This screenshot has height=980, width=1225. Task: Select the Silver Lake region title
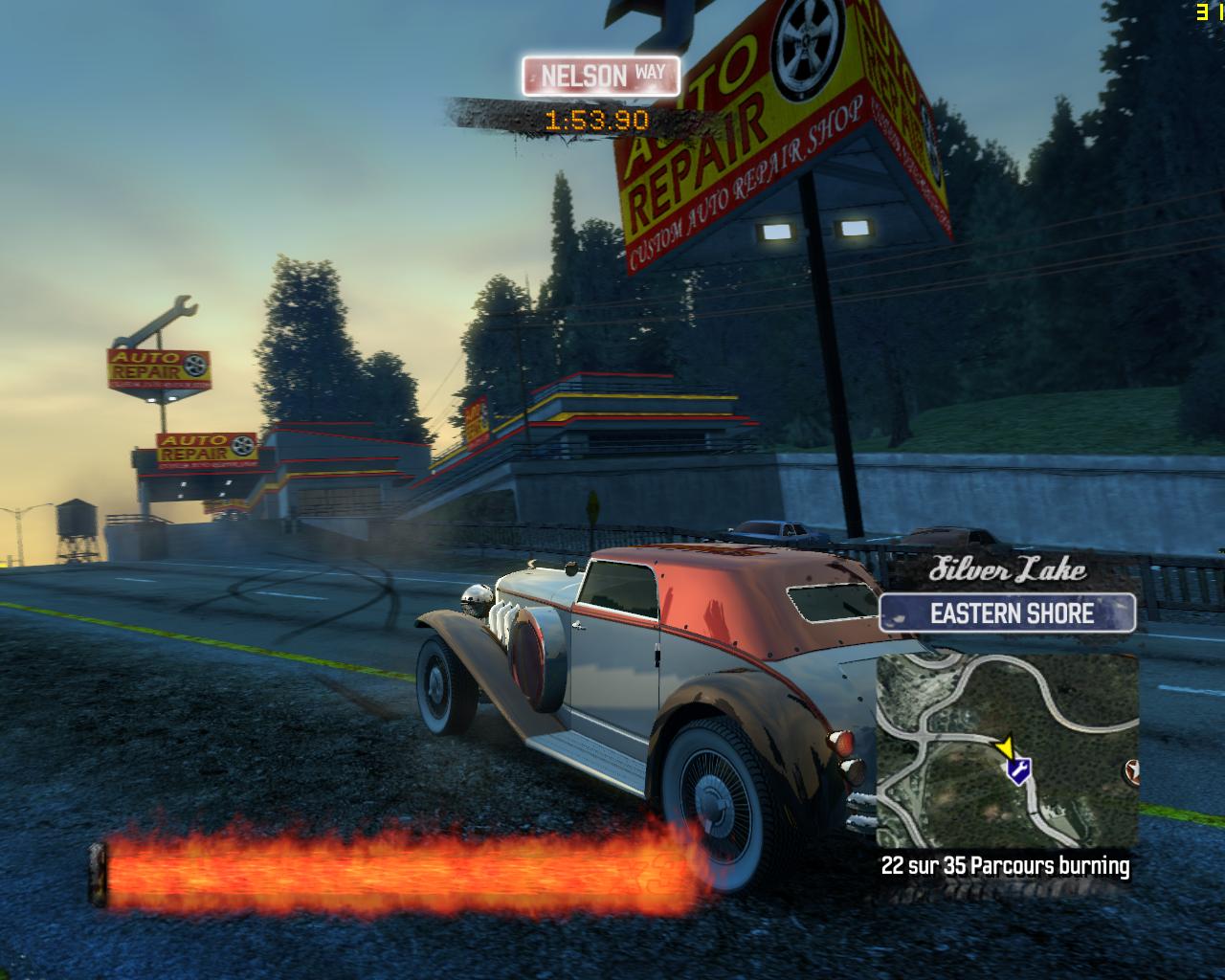(1008, 569)
